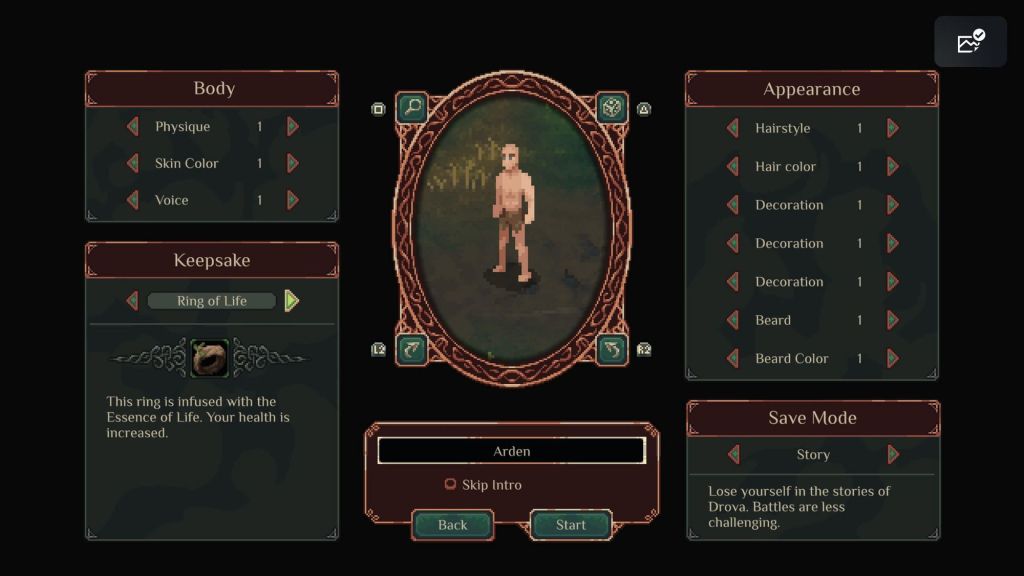1024x576 pixels.
Task: Rotate character with the bottom-left arrow button
Action: pos(411,349)
